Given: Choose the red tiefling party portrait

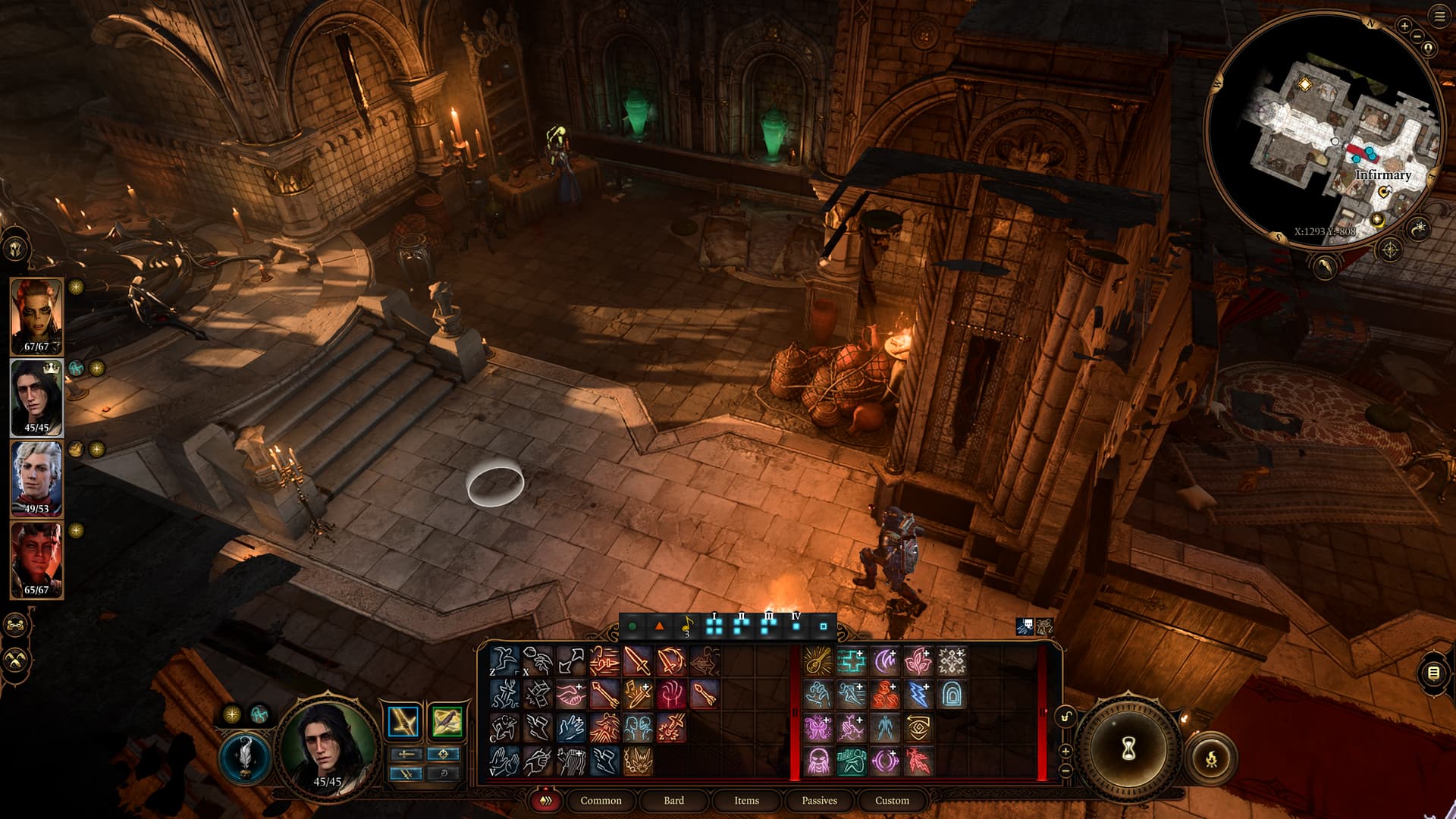Looking at the screenshot, I should point(36,559).
